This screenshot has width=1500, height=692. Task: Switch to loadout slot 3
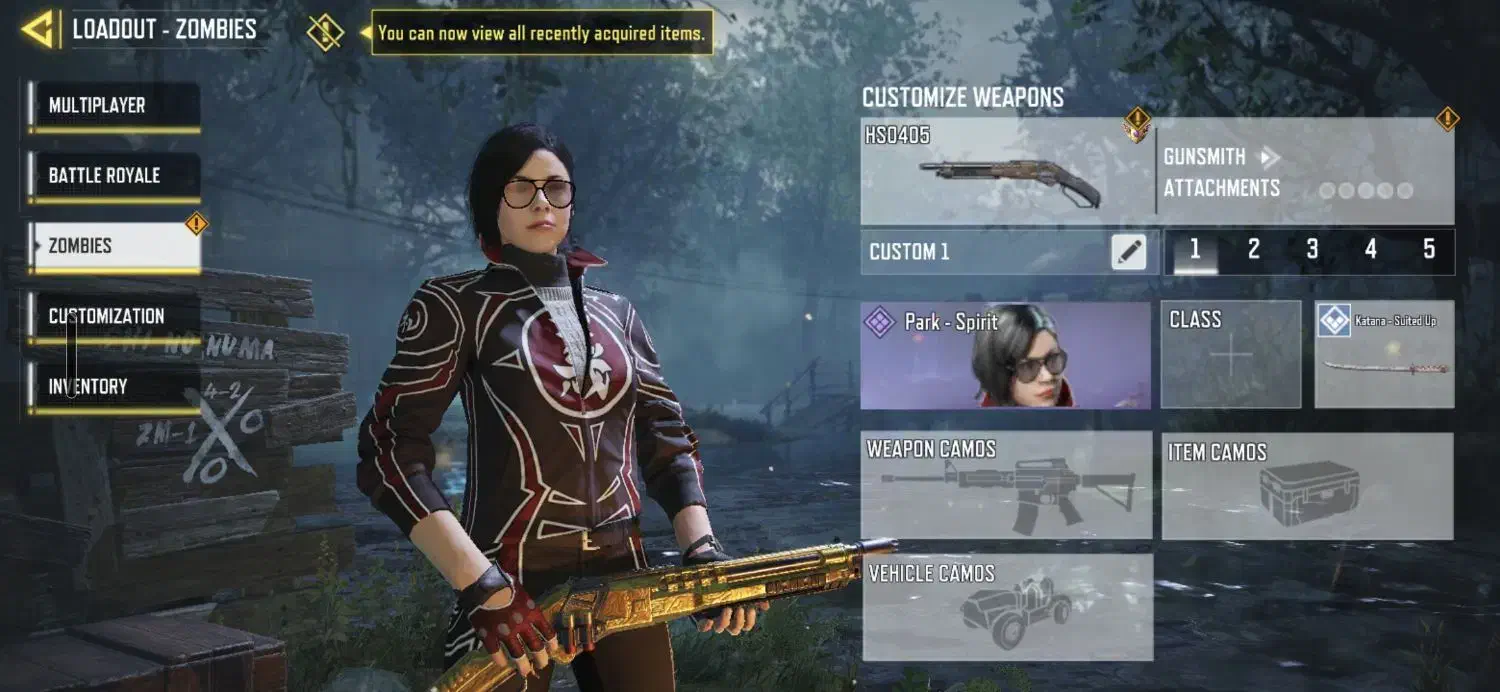pyautogui.click(x=1312, y=251)
